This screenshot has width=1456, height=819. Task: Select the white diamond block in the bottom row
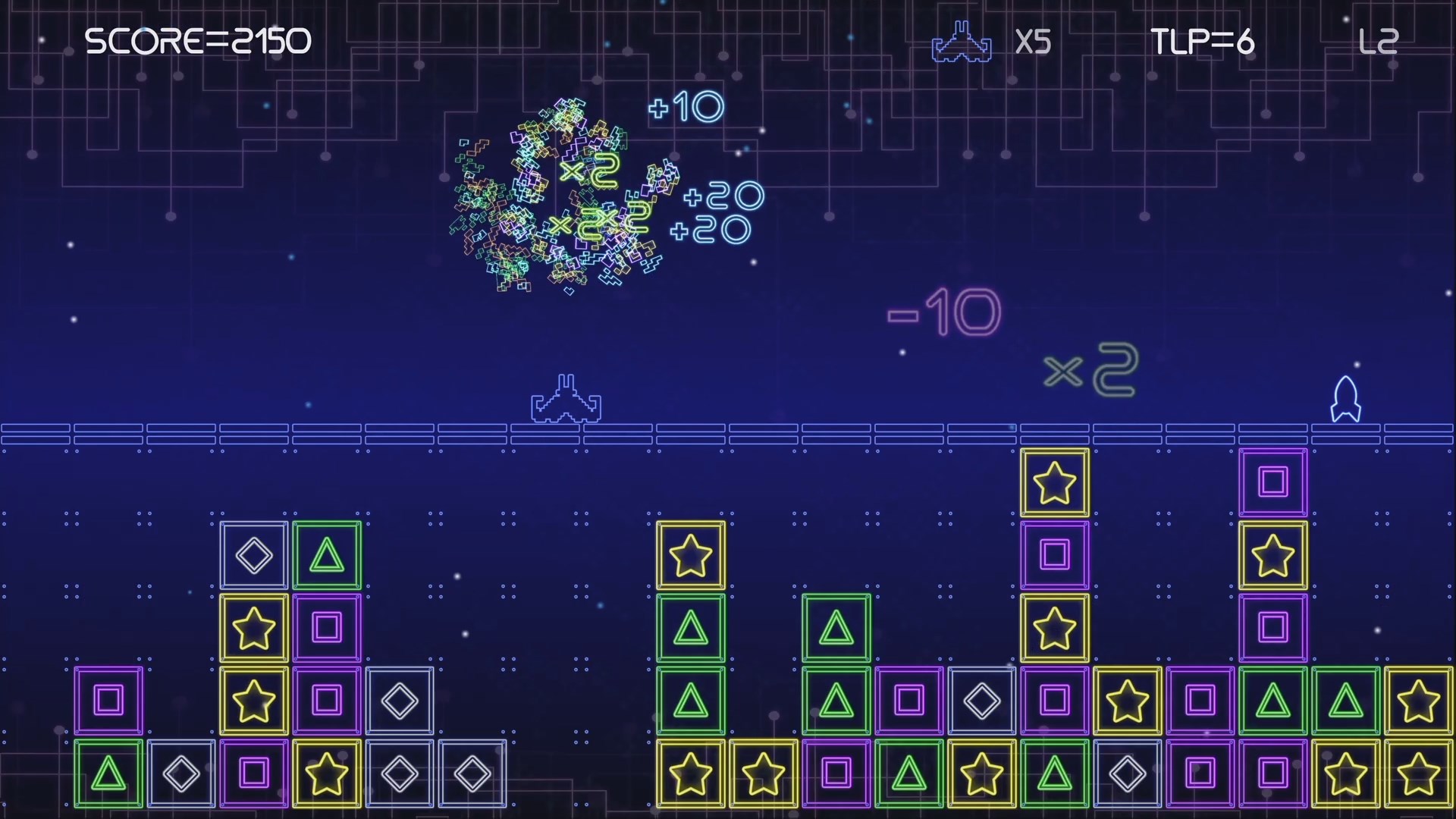click(181, 773)
